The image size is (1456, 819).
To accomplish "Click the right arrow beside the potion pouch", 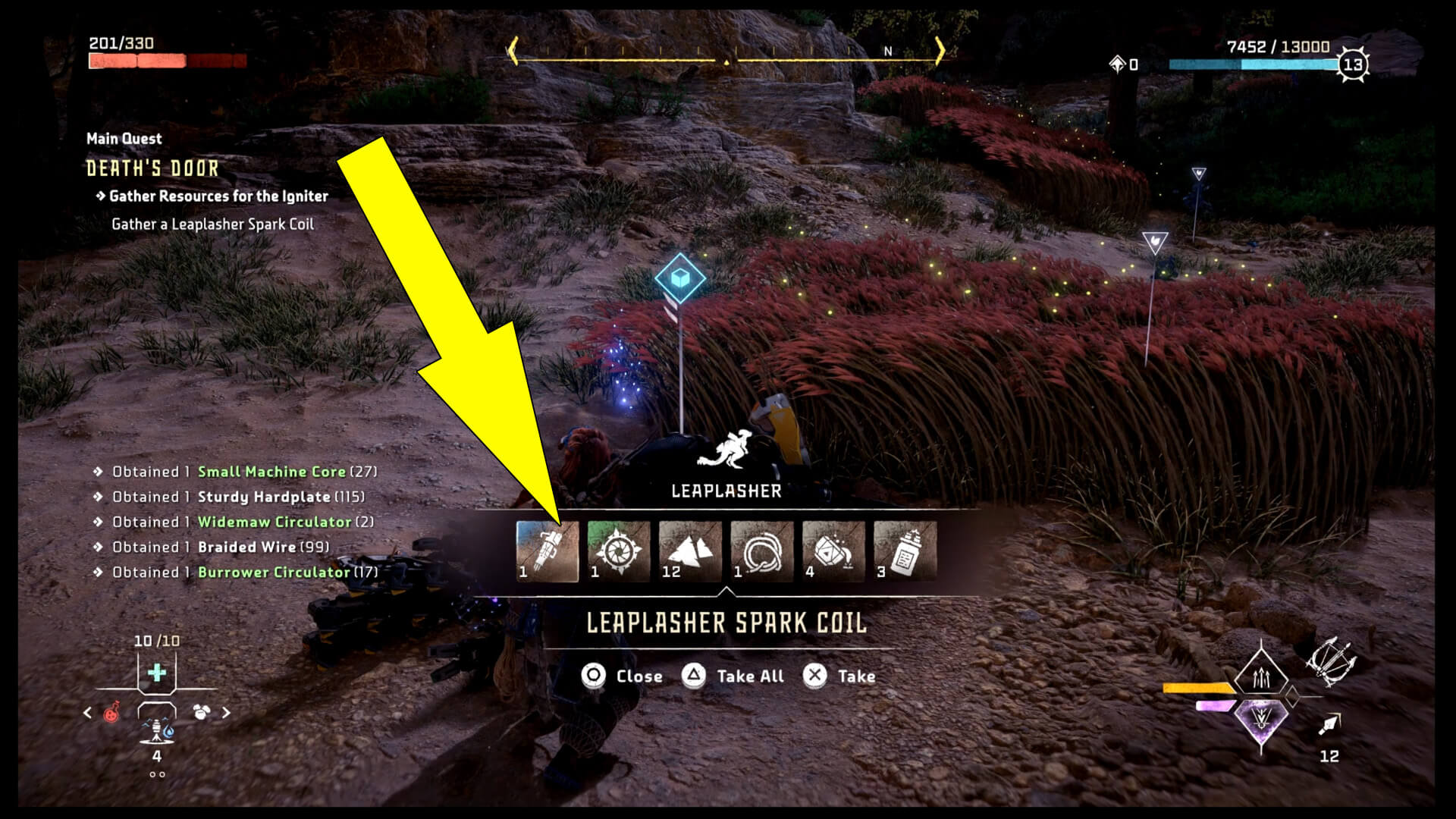I will (x=225, y=713).
